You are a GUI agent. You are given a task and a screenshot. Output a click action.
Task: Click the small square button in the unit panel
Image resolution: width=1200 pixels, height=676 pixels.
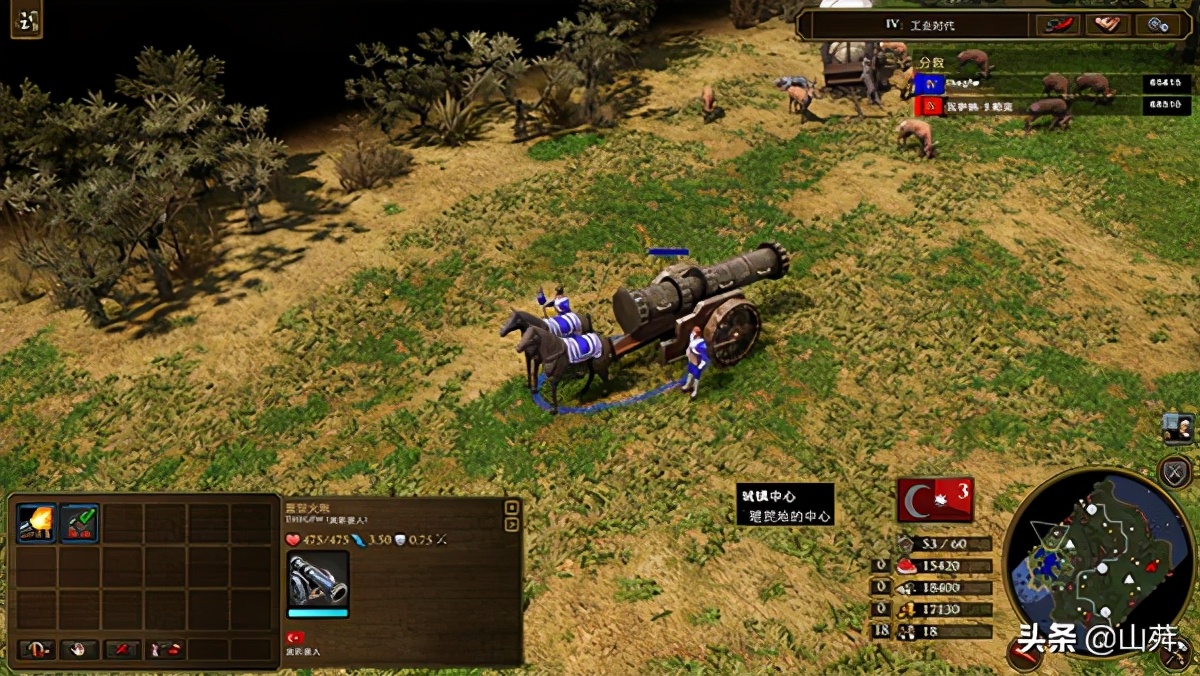[512, 507]
